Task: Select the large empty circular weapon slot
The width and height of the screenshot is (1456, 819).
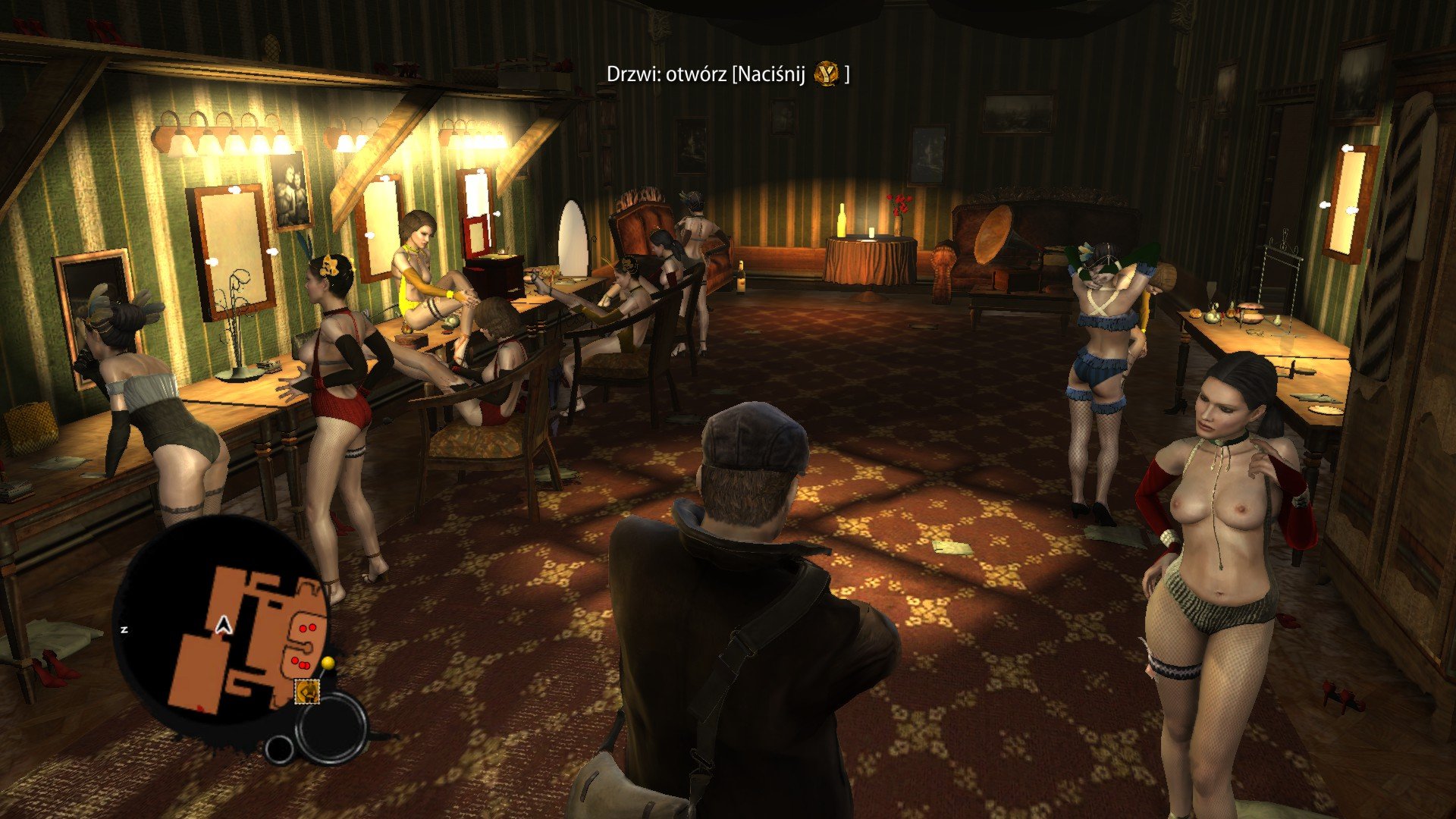Action: coord(331,727)
